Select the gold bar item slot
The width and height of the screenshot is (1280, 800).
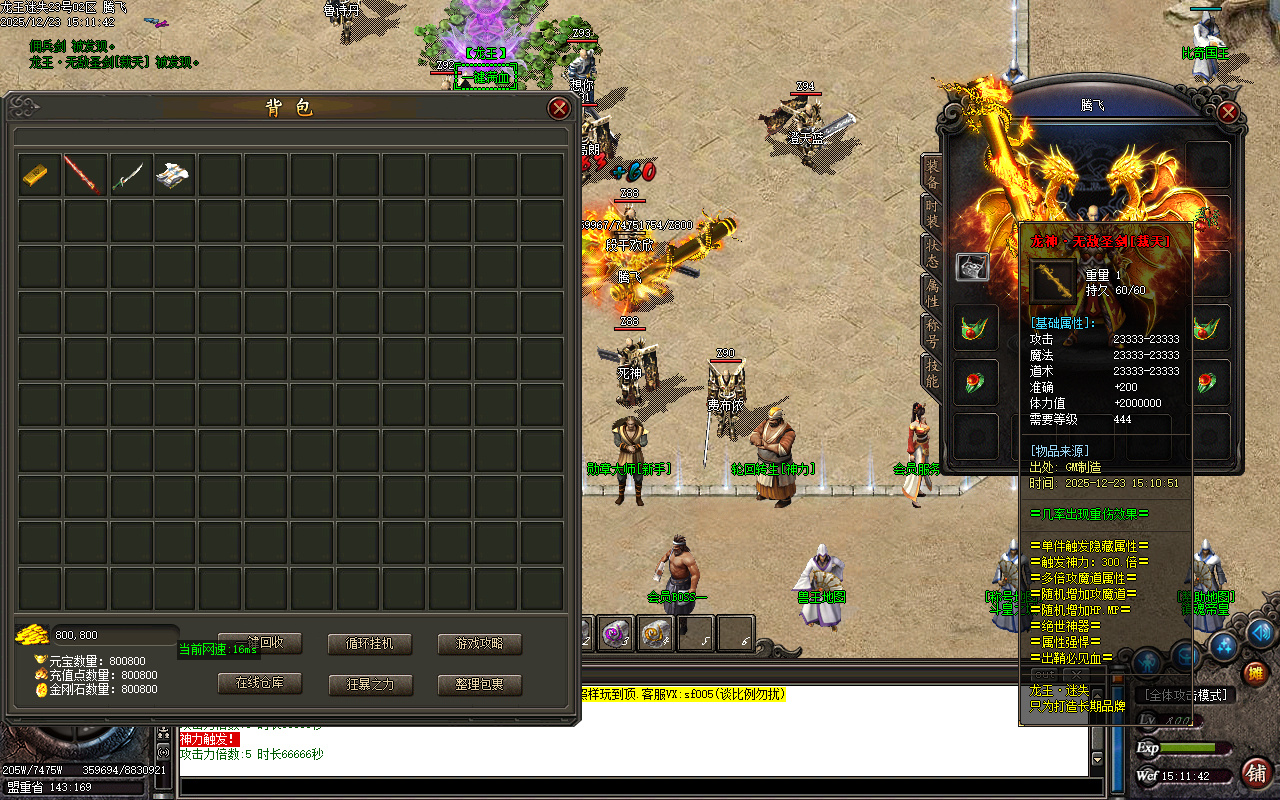coord(40,174)
